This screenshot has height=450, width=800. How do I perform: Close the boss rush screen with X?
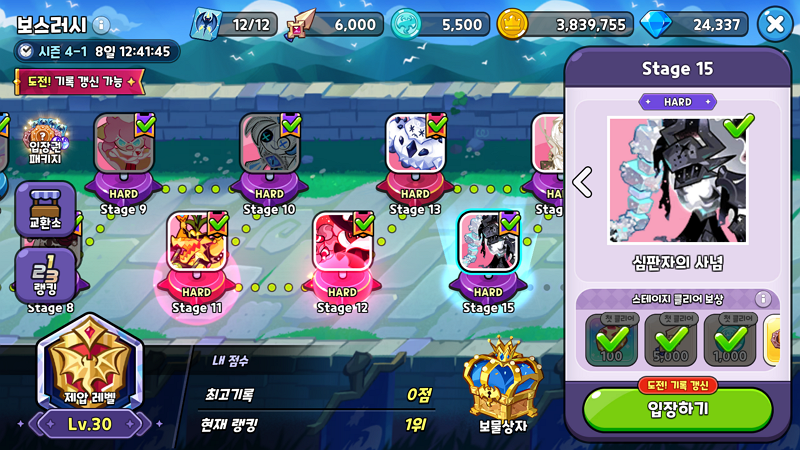pyautogui.click(x=775, y=24)
